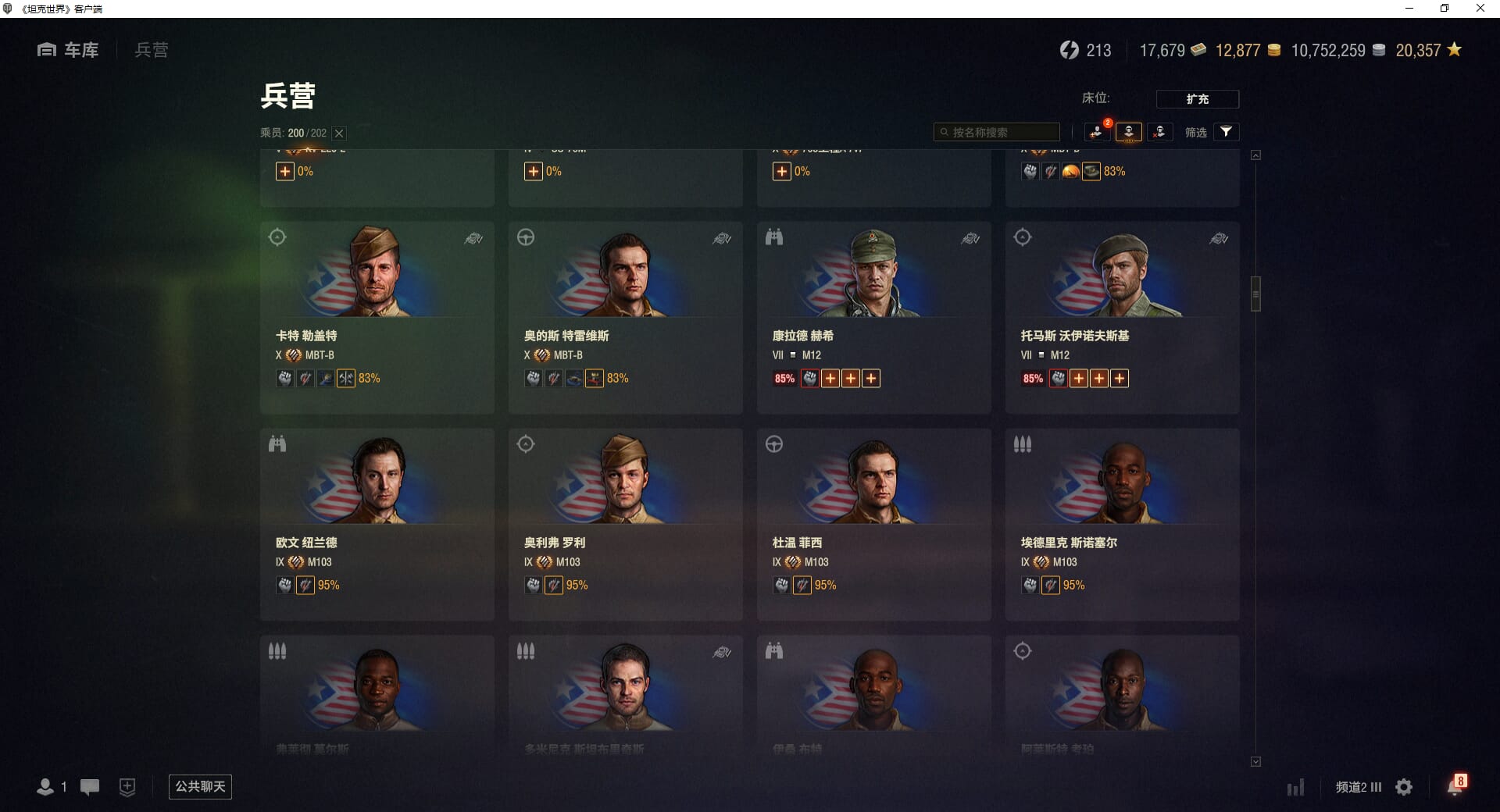Toggle the crew filter icon with red badge
The height and width of the screenshot is (812, 1500).
coord(1097,132)
